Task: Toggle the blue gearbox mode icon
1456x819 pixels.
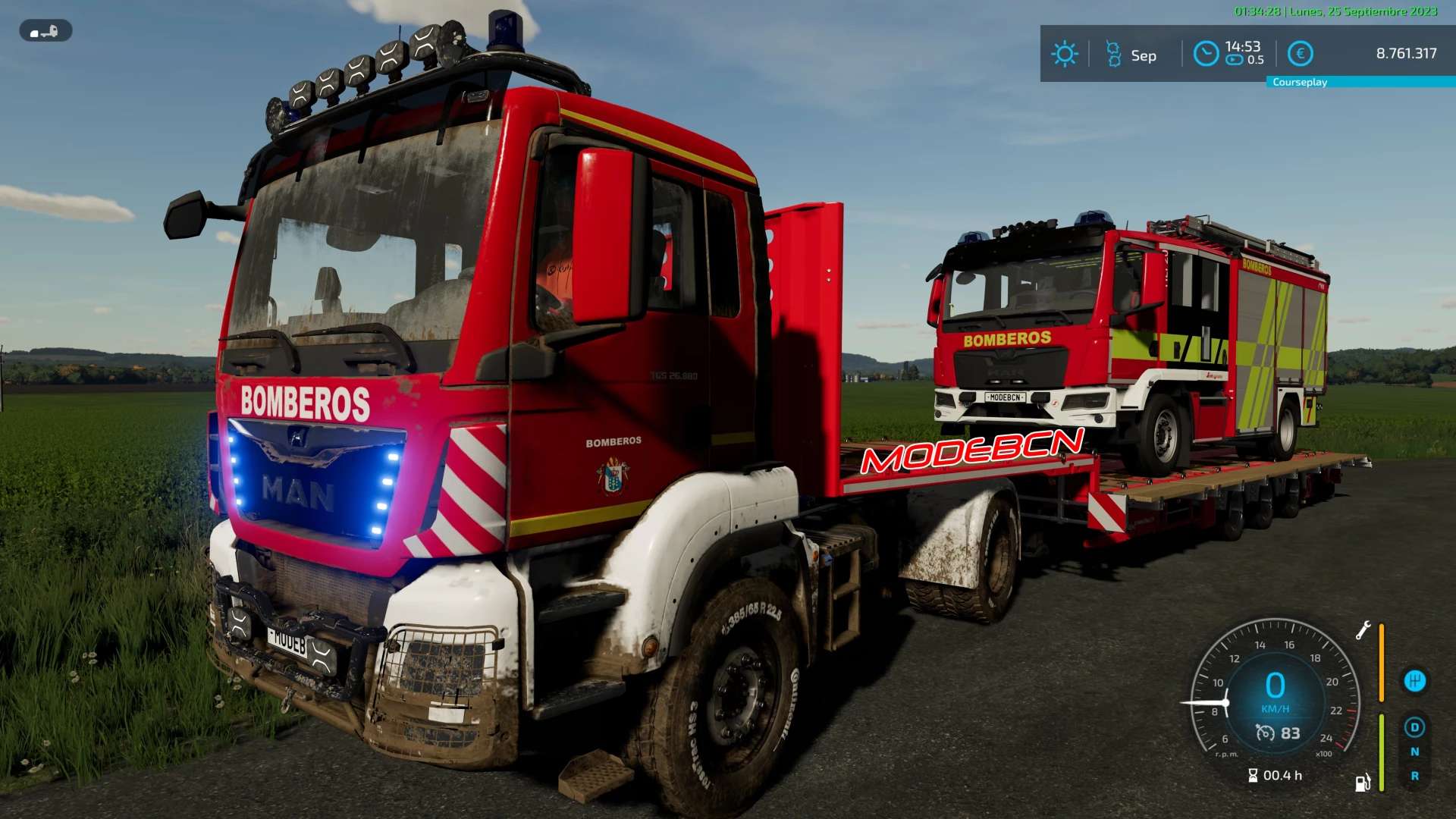Action: click(1414, 681)
